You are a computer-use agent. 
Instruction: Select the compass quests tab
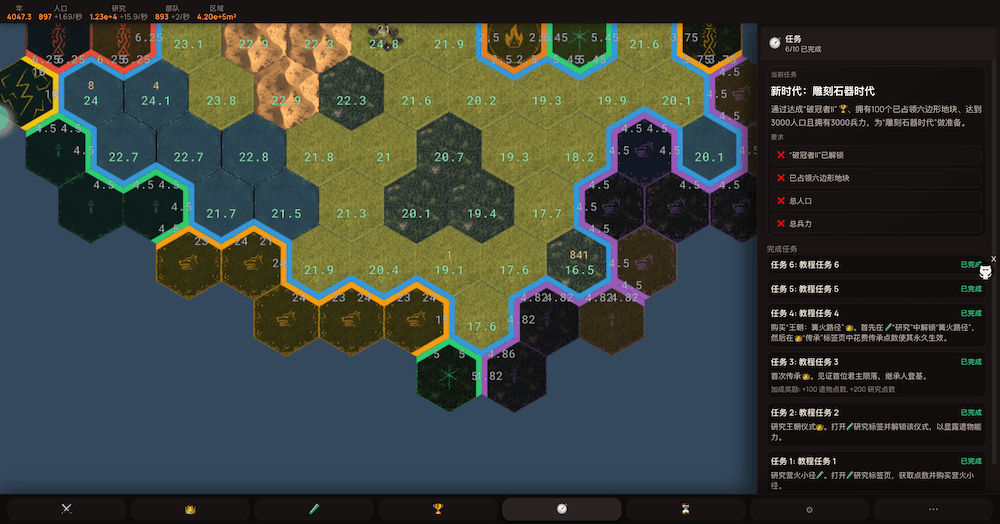562,508
